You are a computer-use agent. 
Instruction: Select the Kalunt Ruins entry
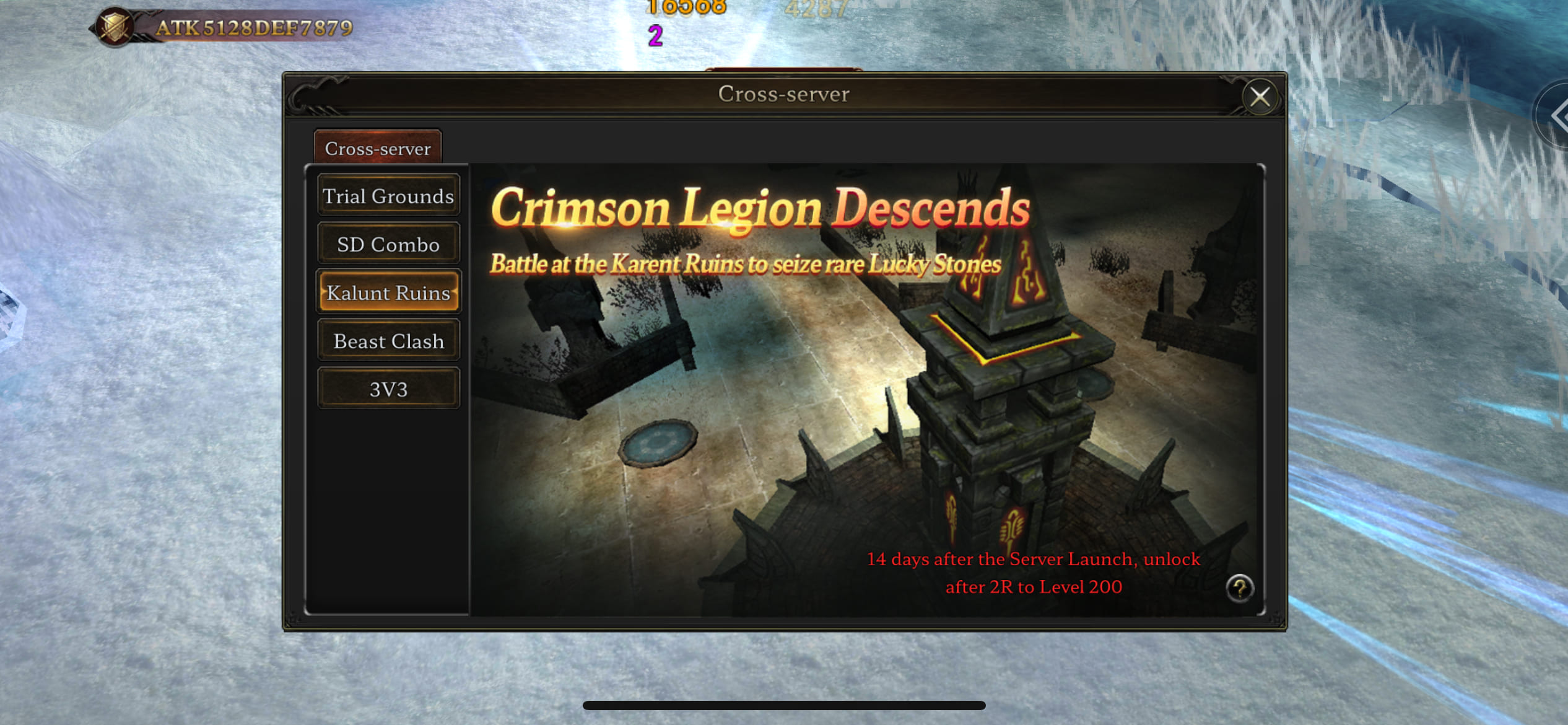[x=388, y=292]
